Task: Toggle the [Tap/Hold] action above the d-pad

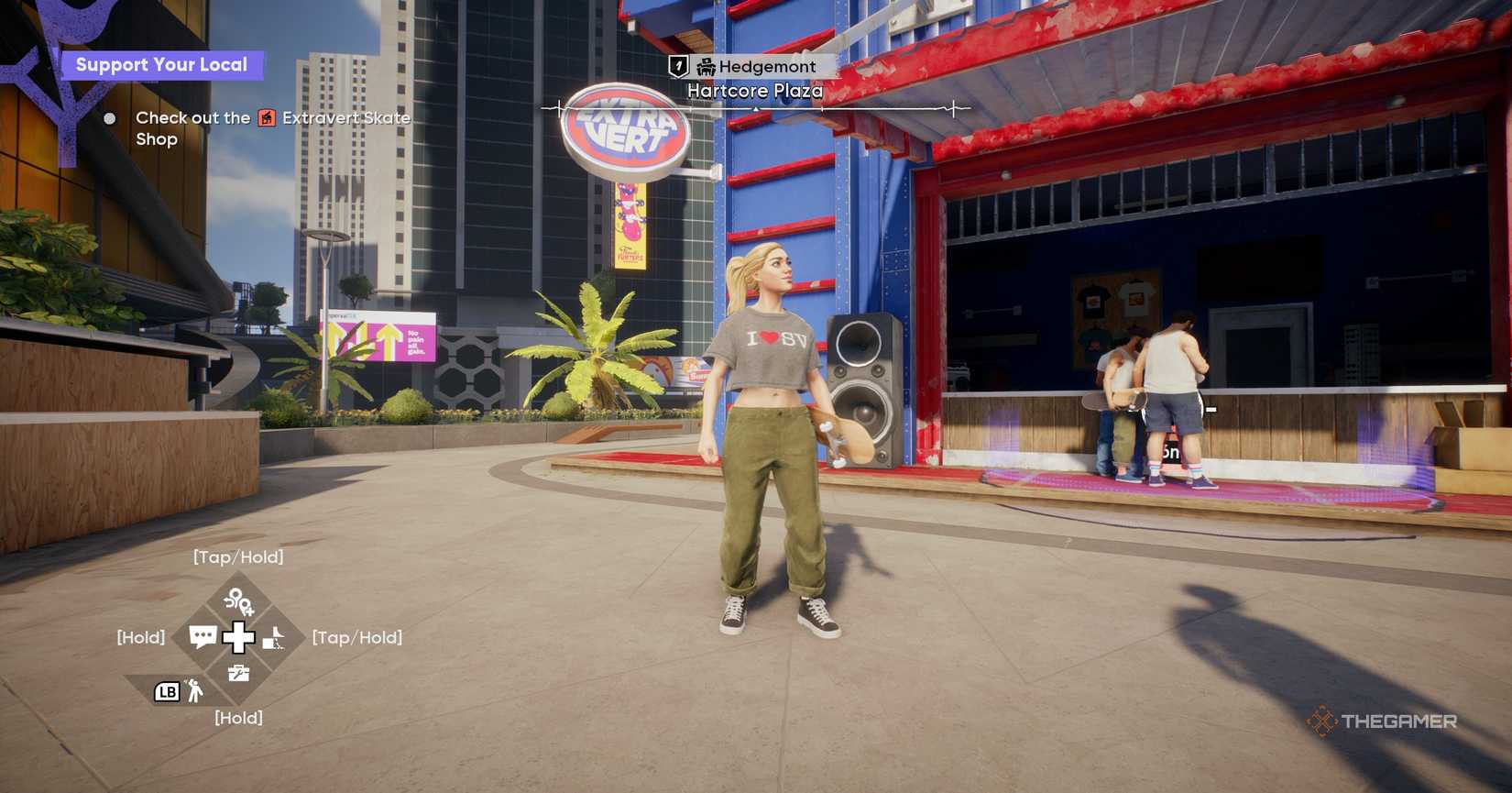Action: click(x=238, y=556)
